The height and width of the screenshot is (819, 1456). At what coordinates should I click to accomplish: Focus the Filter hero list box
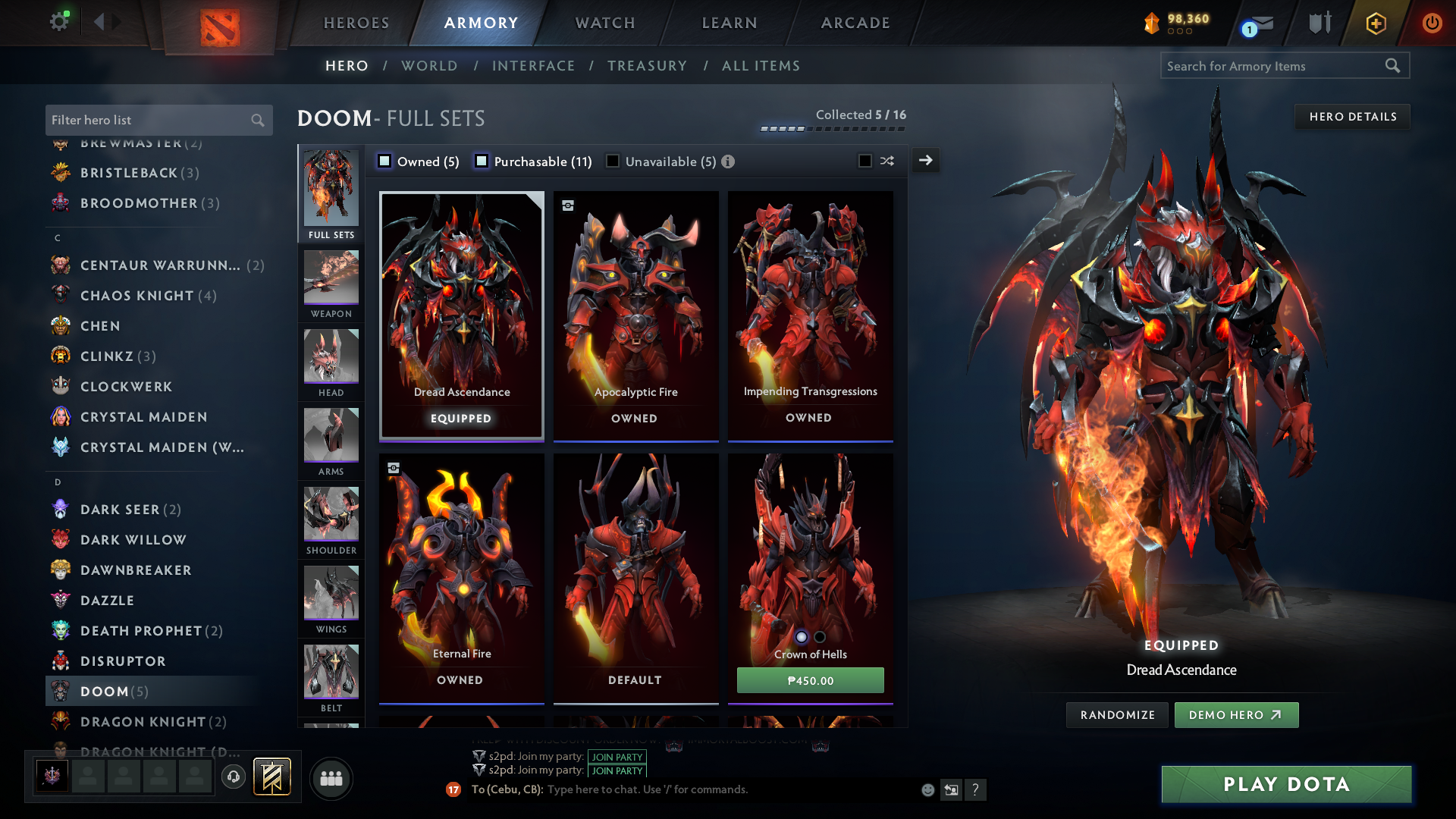pos(148,120)
